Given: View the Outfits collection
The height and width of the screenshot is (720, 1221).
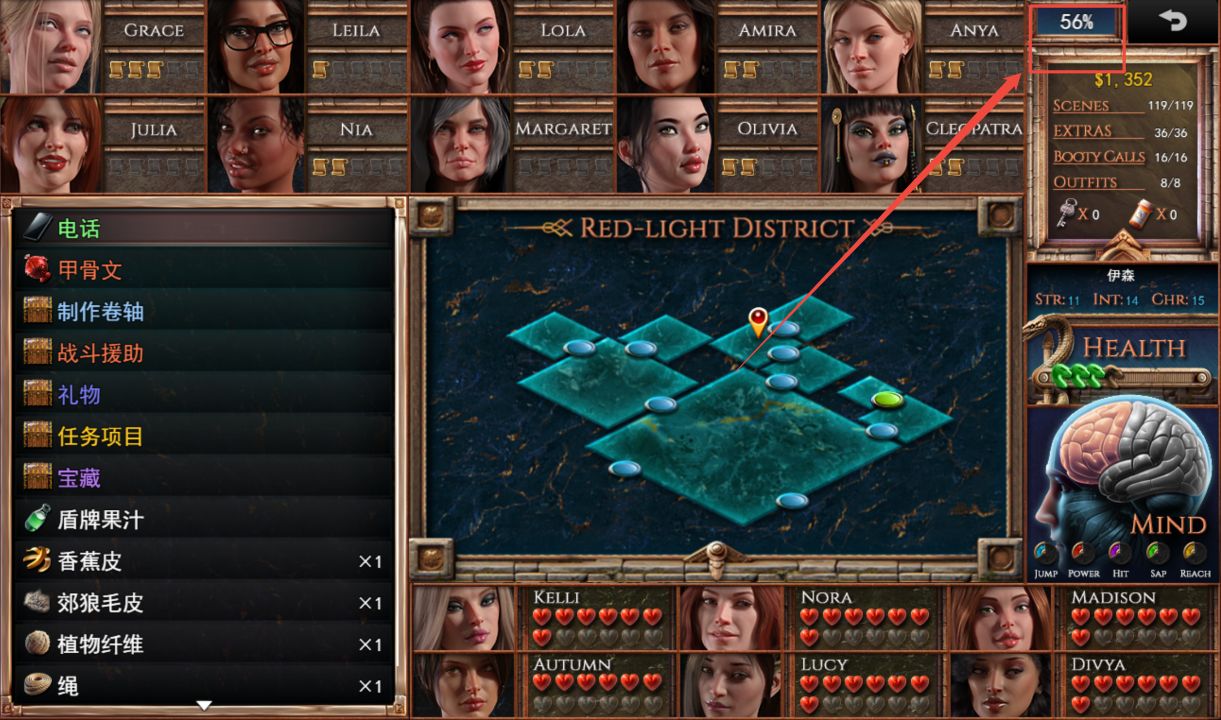Looking at the screenshot, I should coord(1085,182).
